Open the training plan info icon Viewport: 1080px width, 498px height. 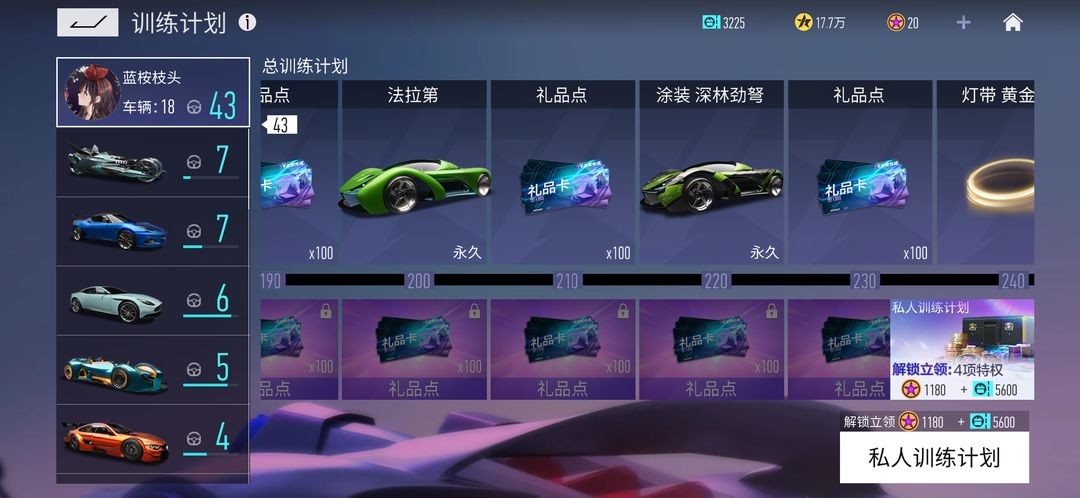coord(247,22)
